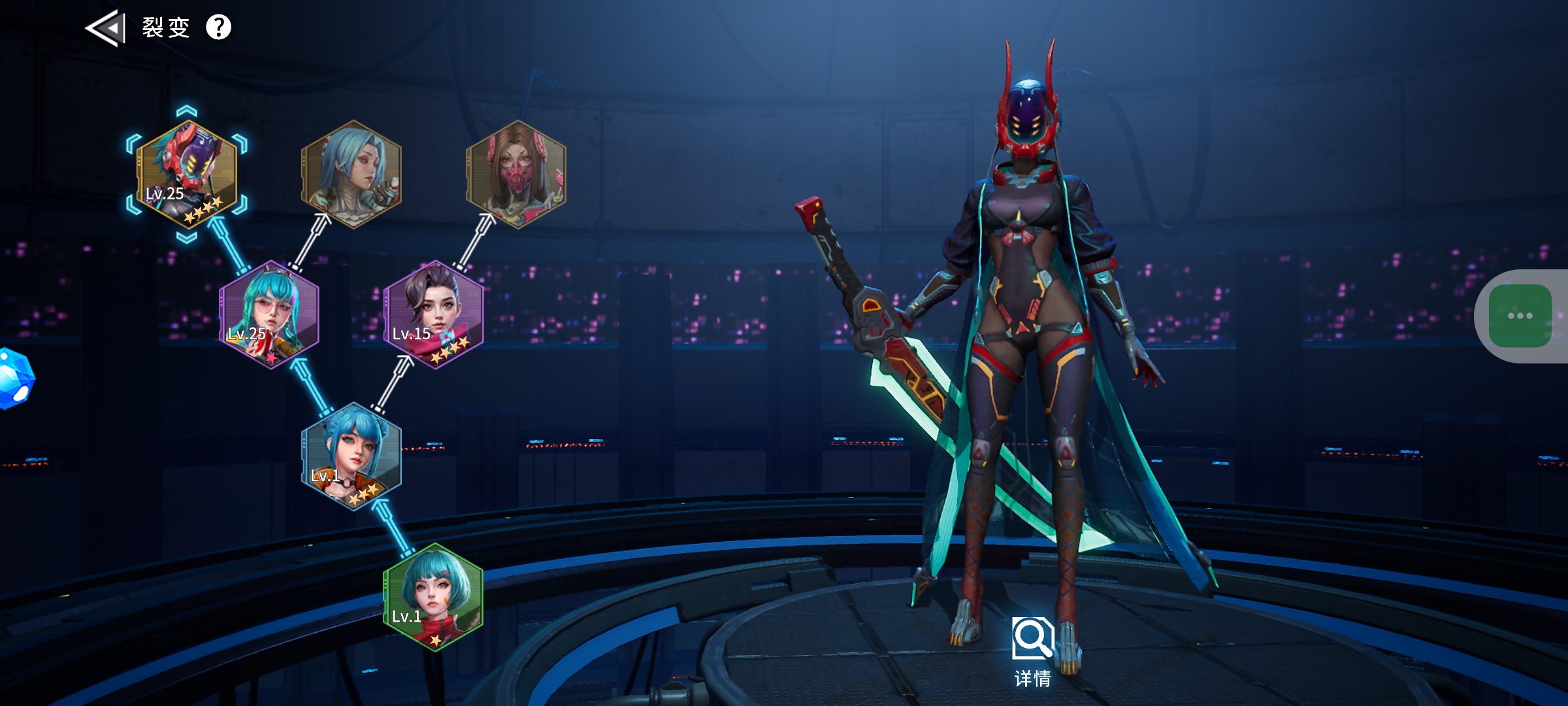Screen dimensions: 1568x706
Task: Go back using the arrow button
Action: [105, 28]
